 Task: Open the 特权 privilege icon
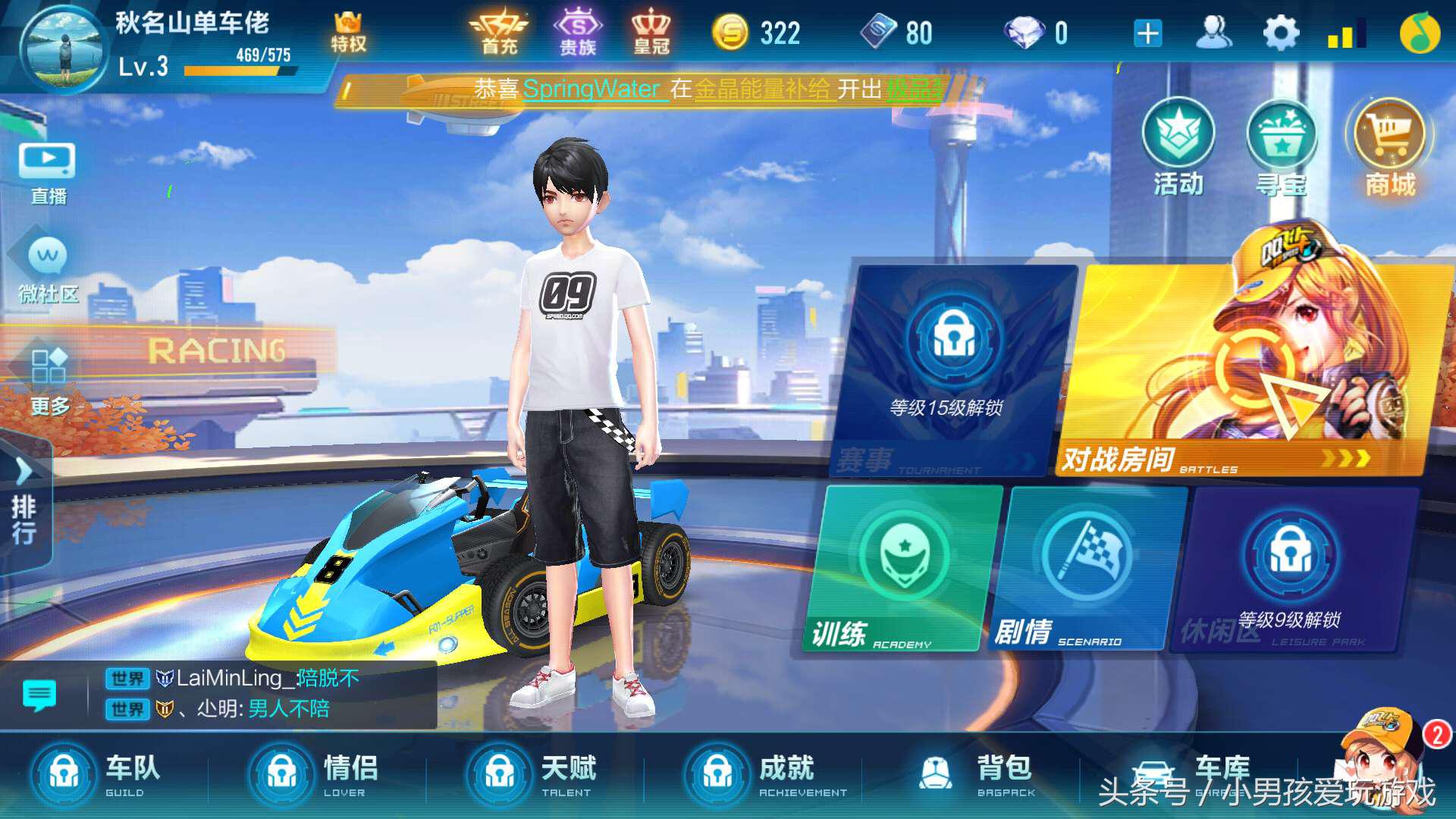tap(348, 30)
